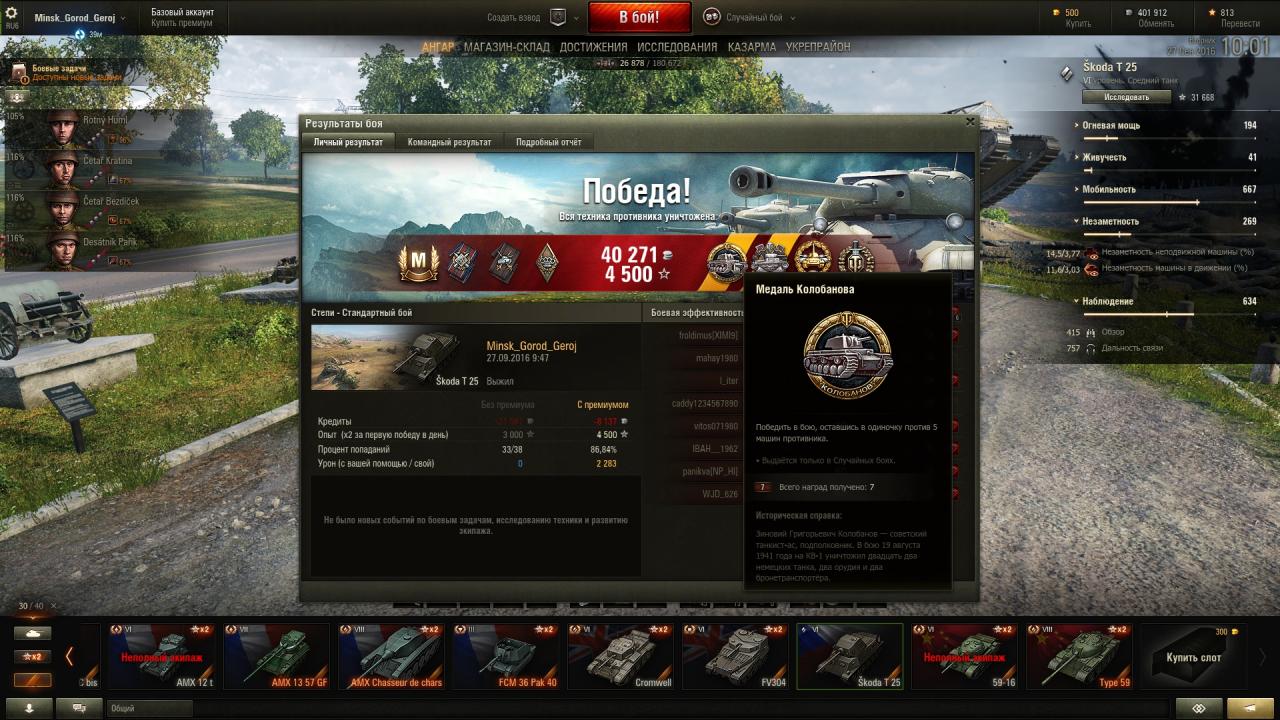The width and height of the screenshot is (1280, 720).
Task: Select the FV304 tank in the carousel
Action: click(x=735, y=656)
